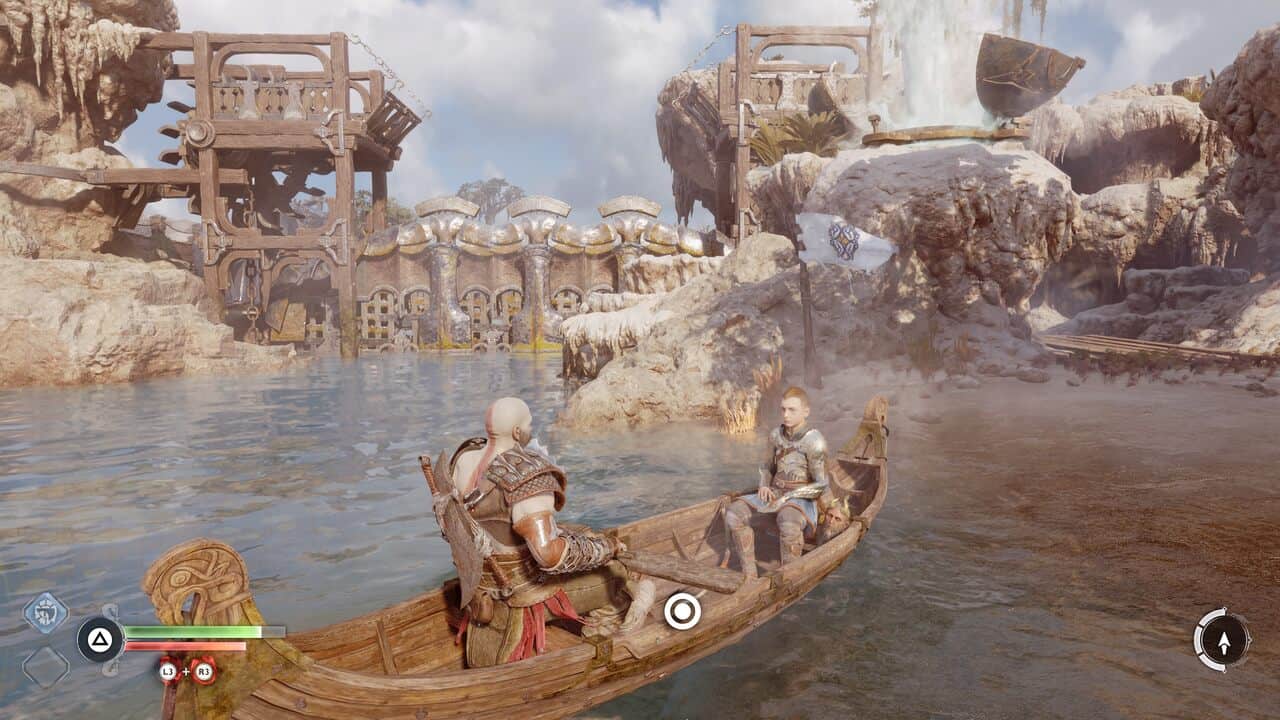
Task: Click the empty diamond ability slot
Action: (x=46, y=666)
